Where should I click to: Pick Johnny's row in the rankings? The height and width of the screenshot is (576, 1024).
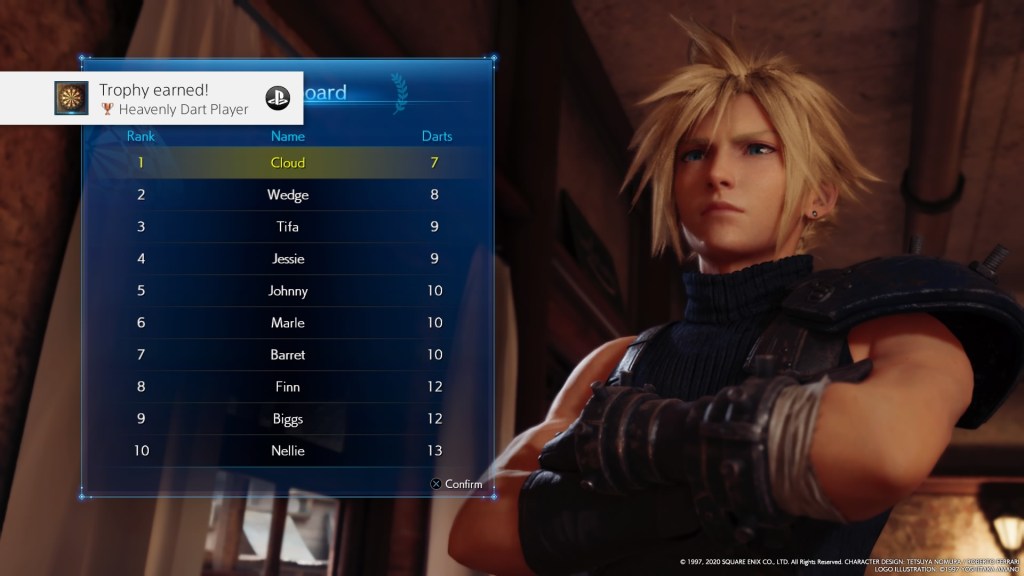coord(288,291)
